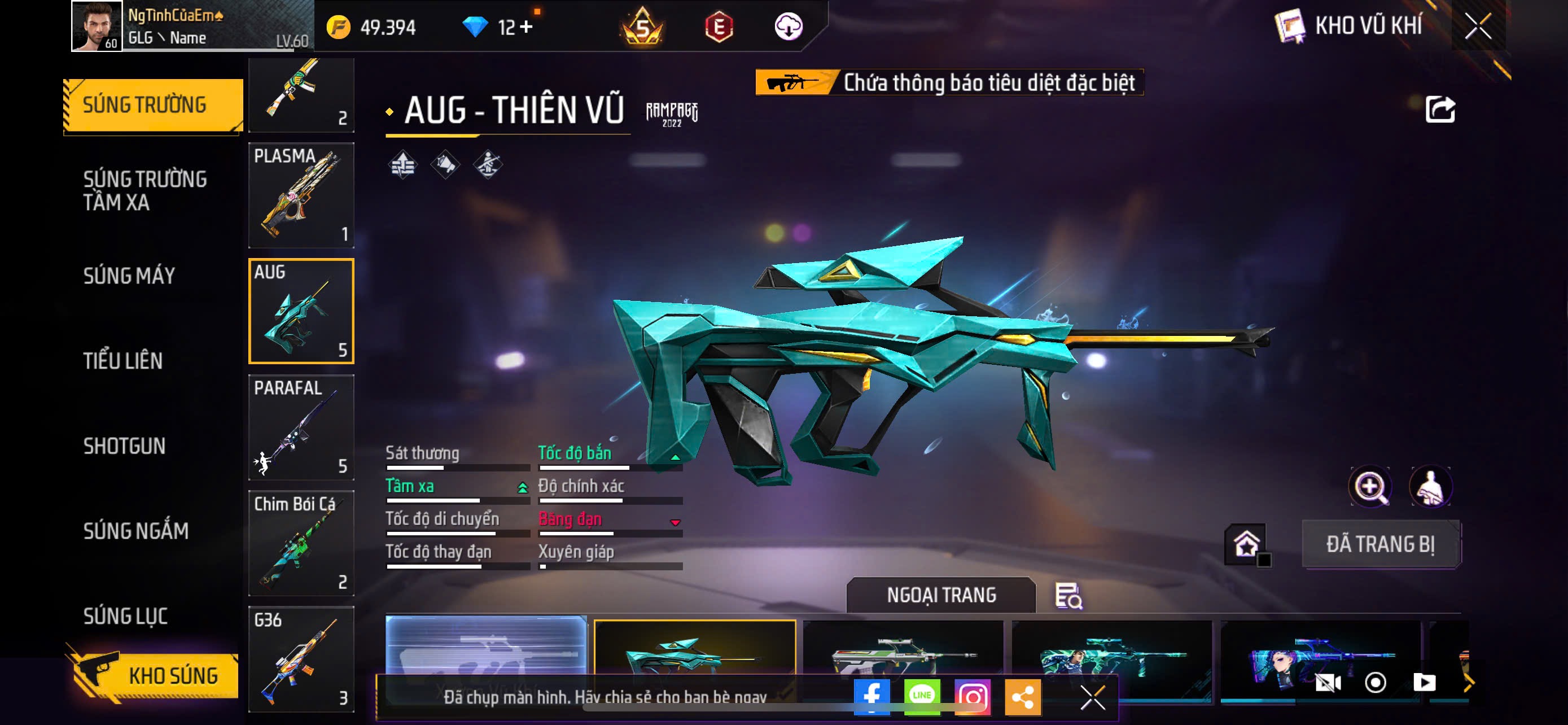Choose the SHOTGUN category
The height and width of the screenshot is (725, 1568).
tap(124, 446)
